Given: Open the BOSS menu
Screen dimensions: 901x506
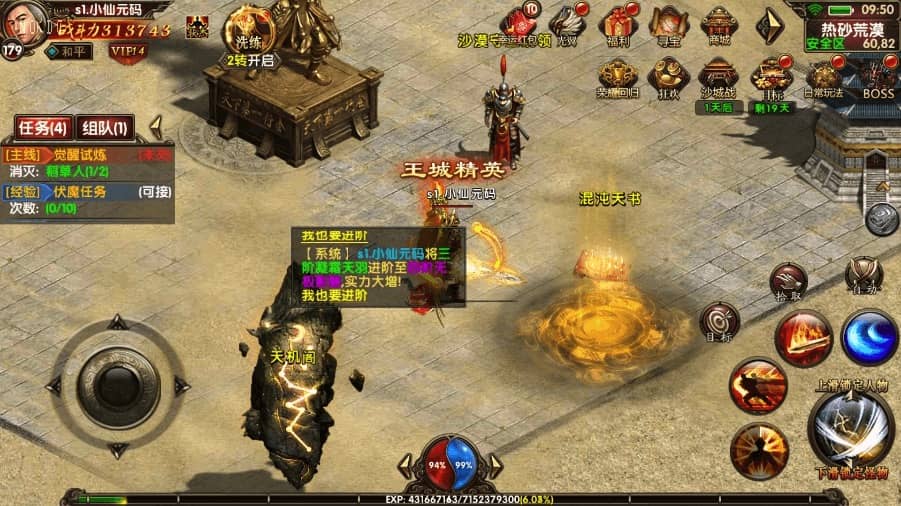Looking at the screenshot, I should coord(878,76).
